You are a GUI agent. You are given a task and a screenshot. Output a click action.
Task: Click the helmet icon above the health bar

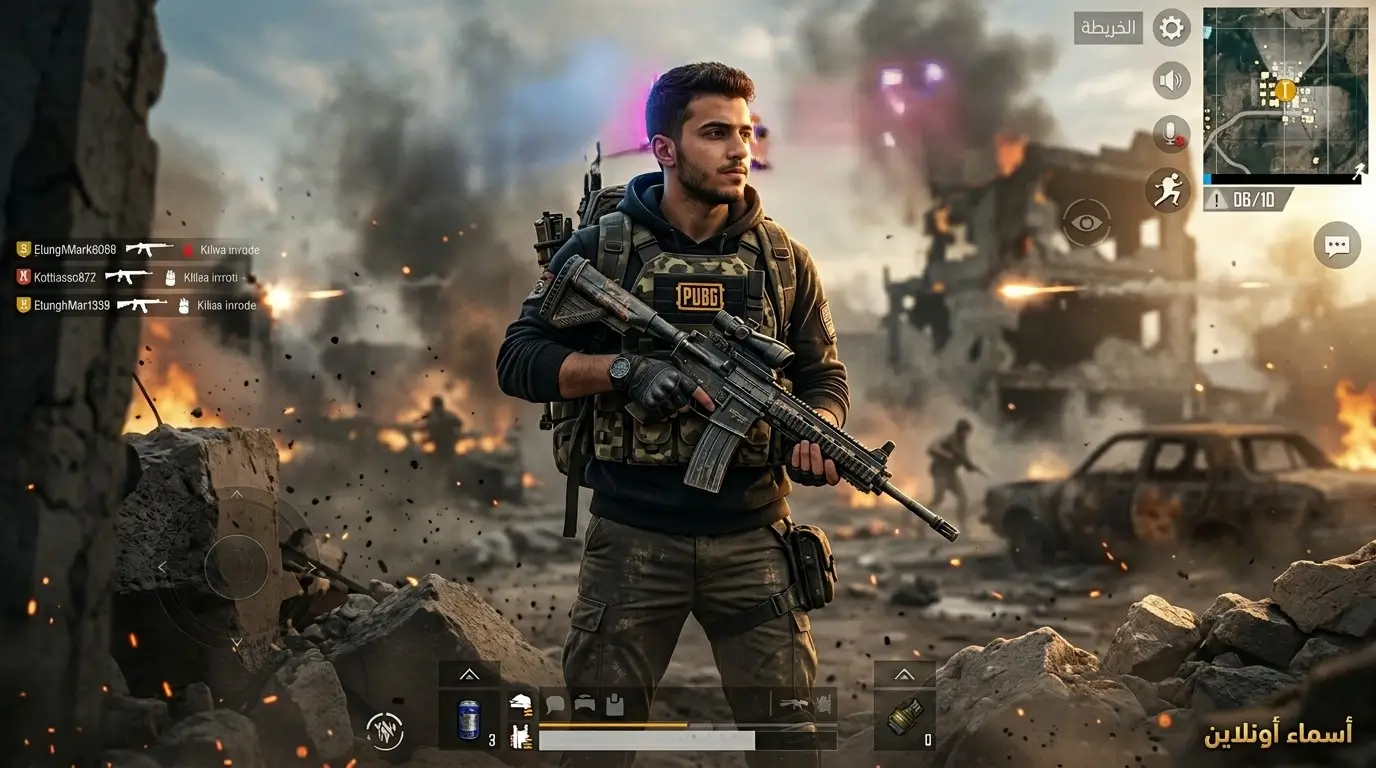point(584,705)
